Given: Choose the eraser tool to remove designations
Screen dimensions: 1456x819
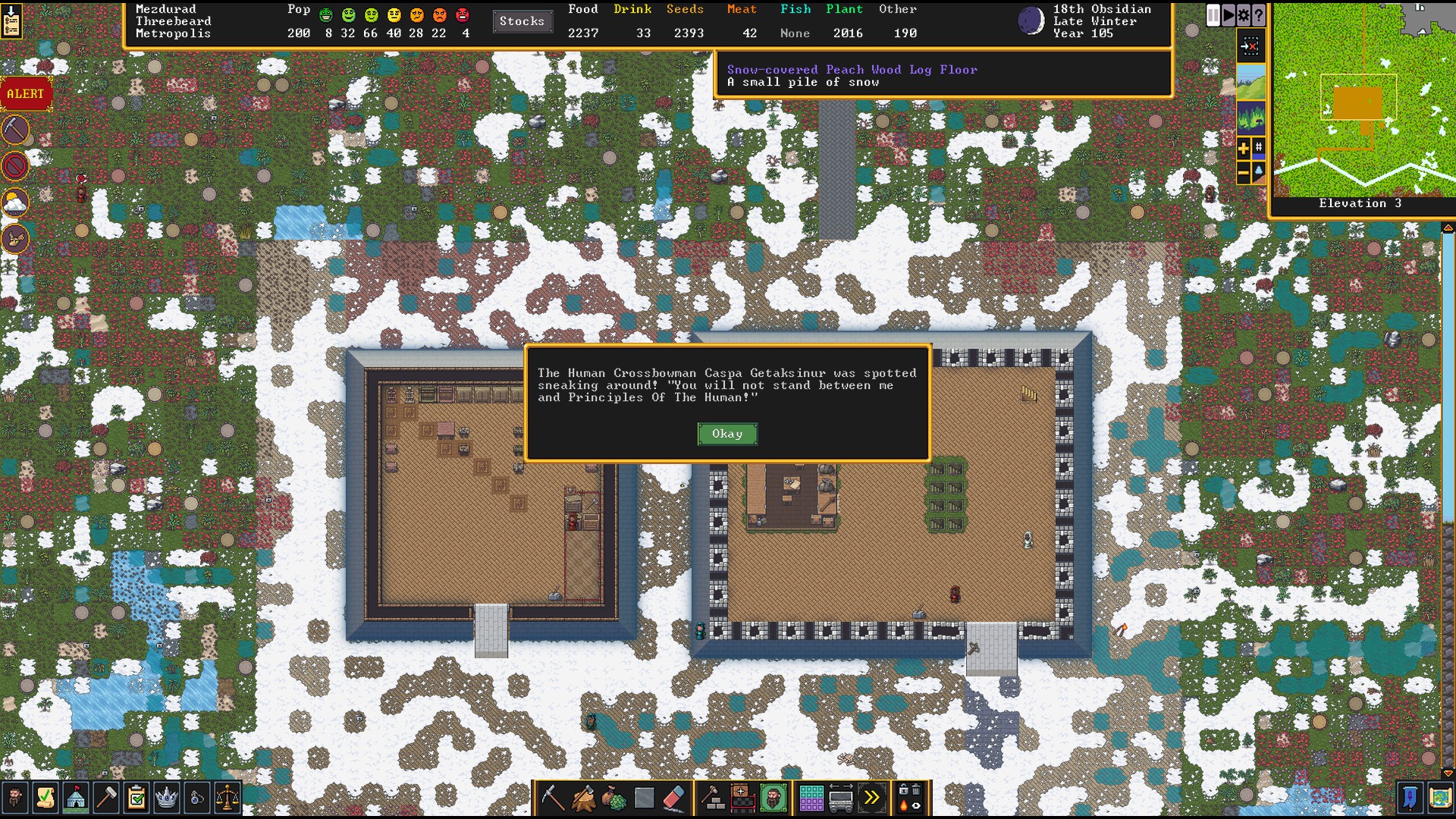Looking at the screenshot, I should 673,798.
